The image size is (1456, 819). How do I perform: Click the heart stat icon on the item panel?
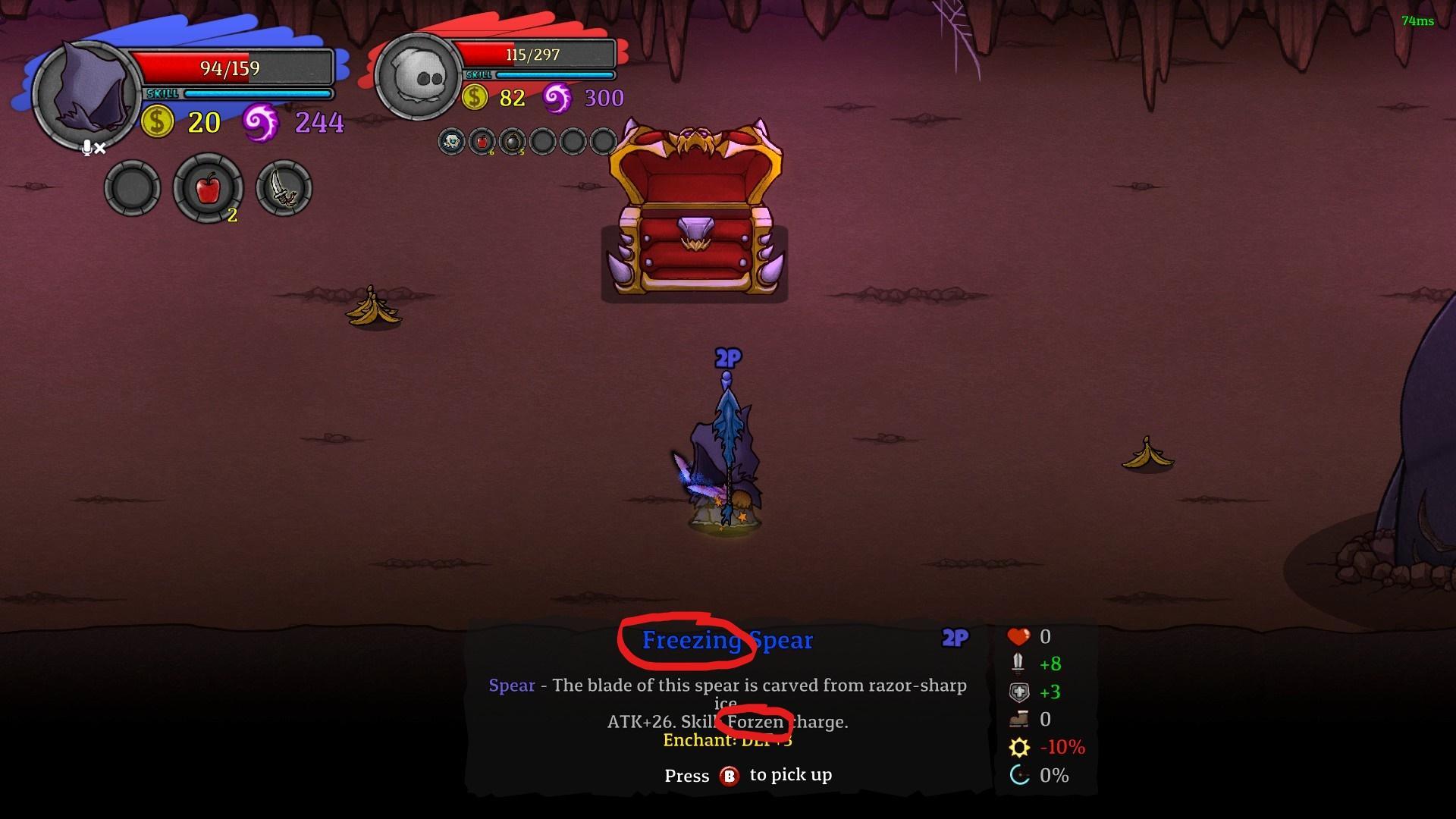click(1019, 636)
